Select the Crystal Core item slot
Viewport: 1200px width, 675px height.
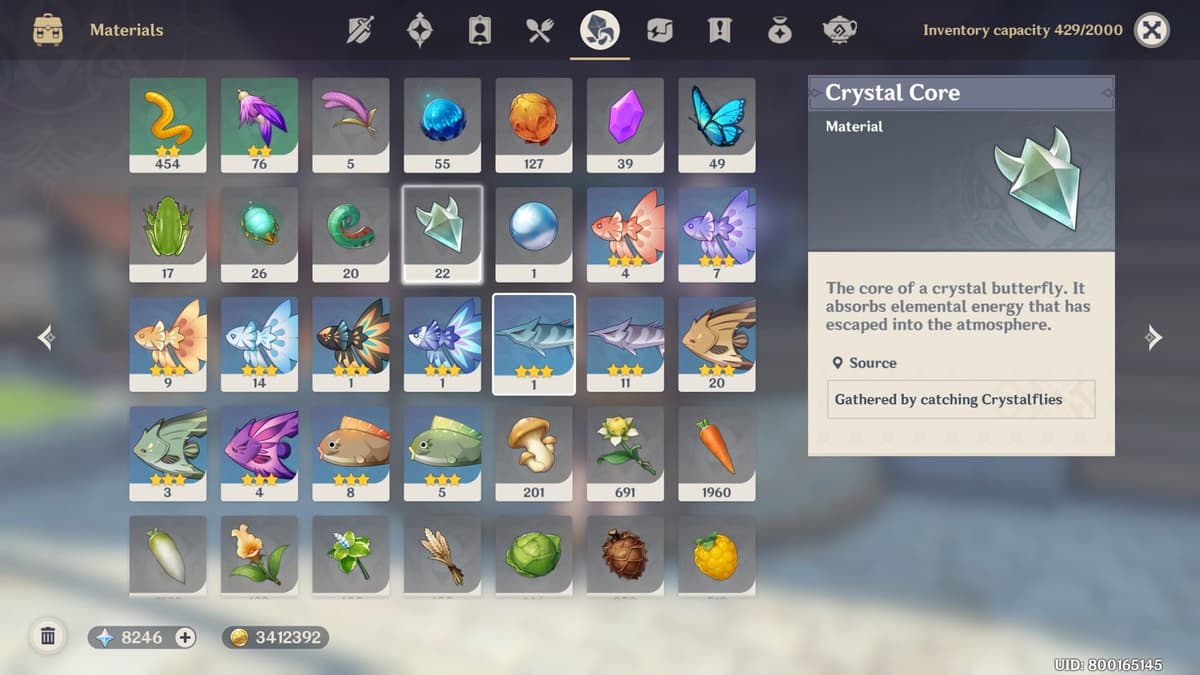442,234
